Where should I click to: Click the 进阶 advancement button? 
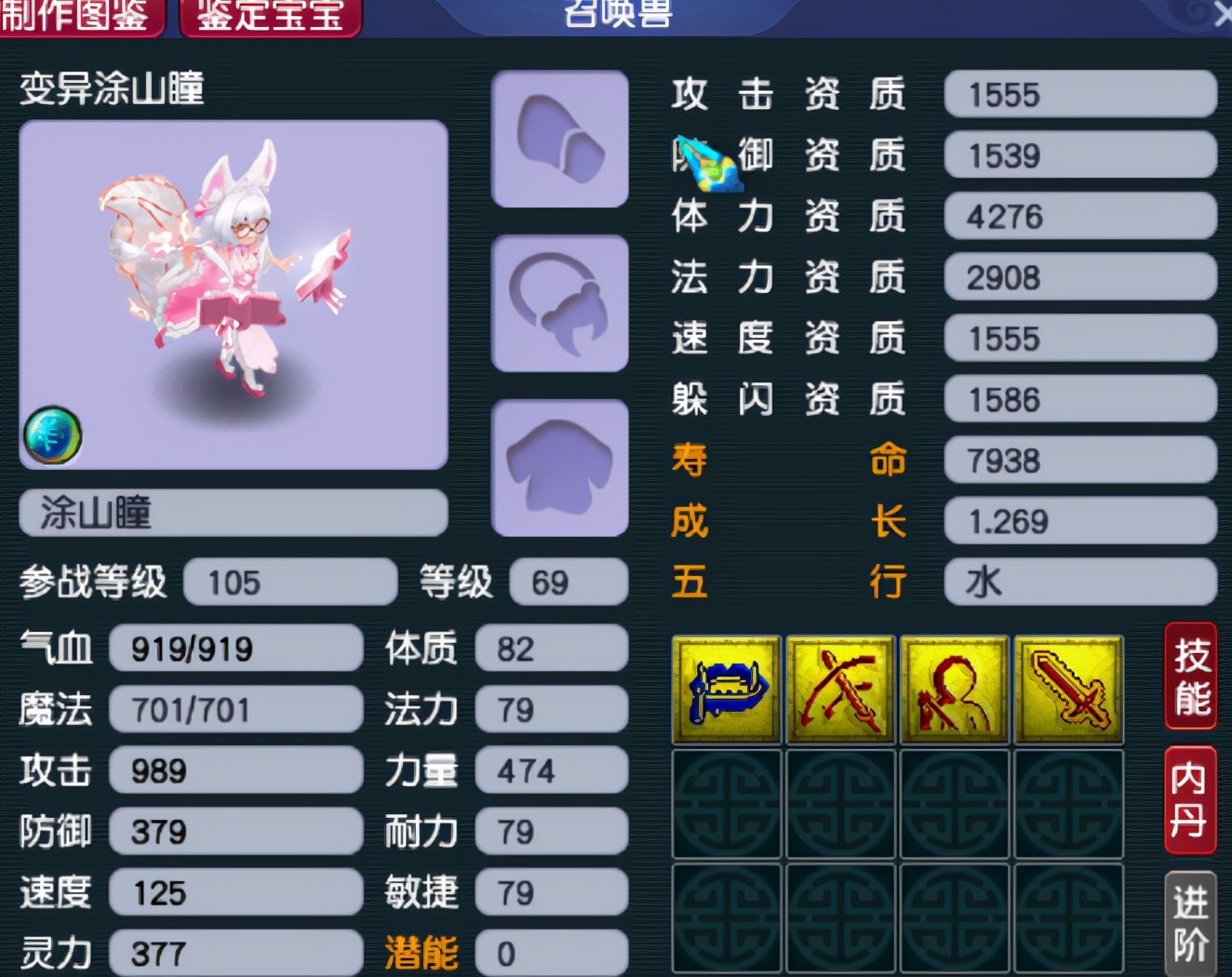coord(1190,917)
